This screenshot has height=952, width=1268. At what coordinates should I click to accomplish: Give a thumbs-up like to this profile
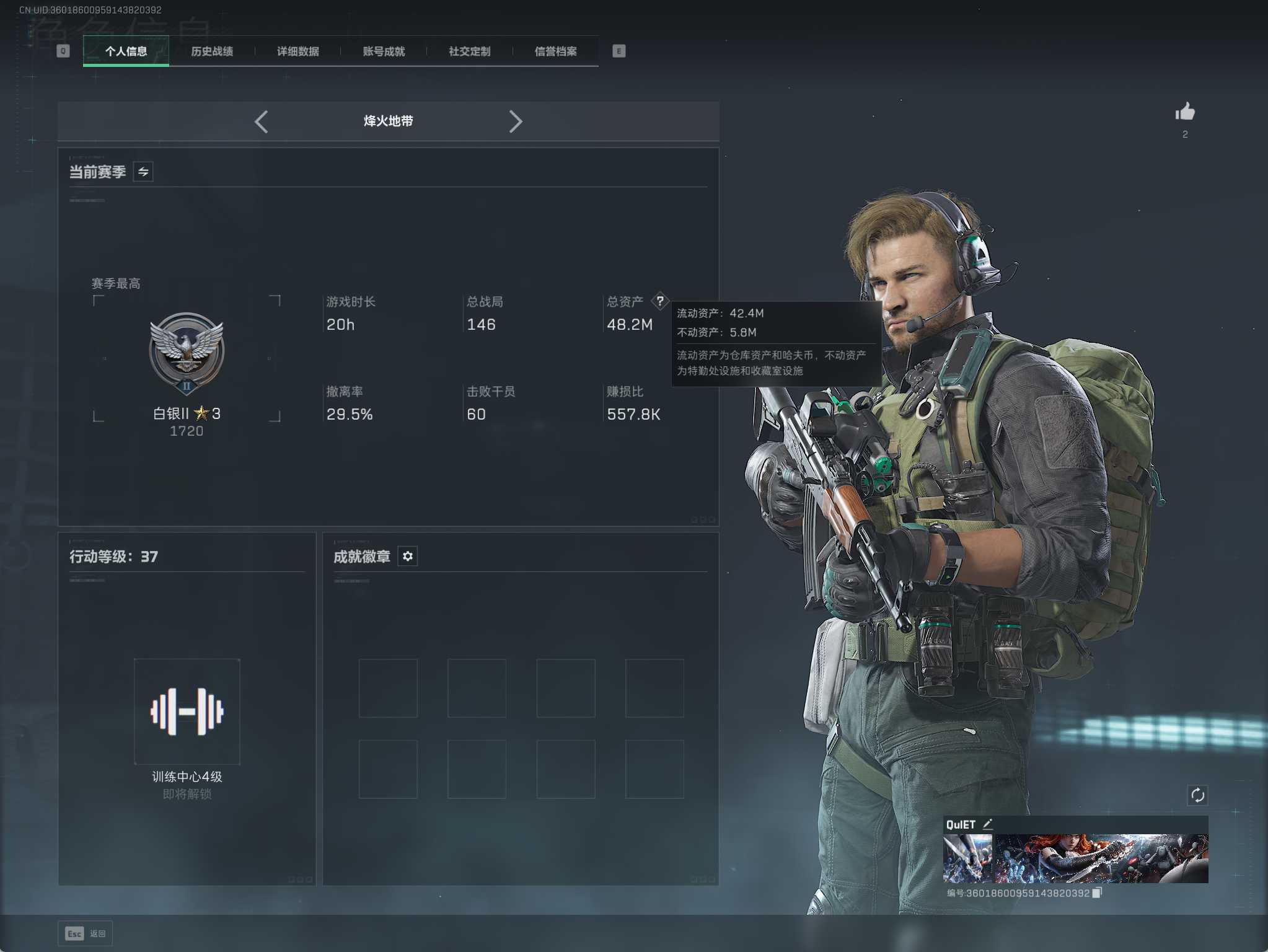[1185, 112]
